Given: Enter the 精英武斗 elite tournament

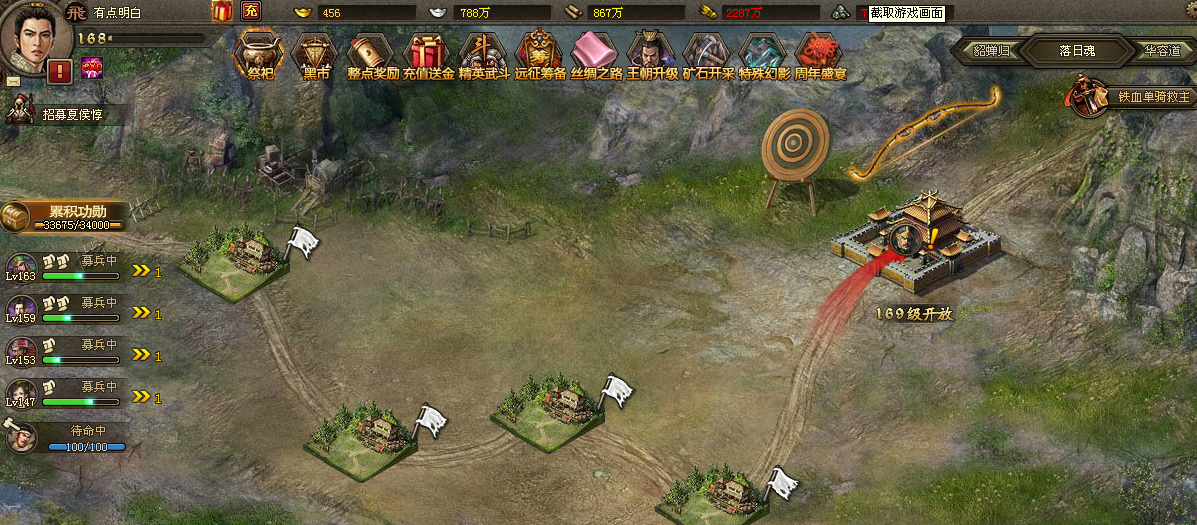Looking at the screenshot, I should 484,55.
